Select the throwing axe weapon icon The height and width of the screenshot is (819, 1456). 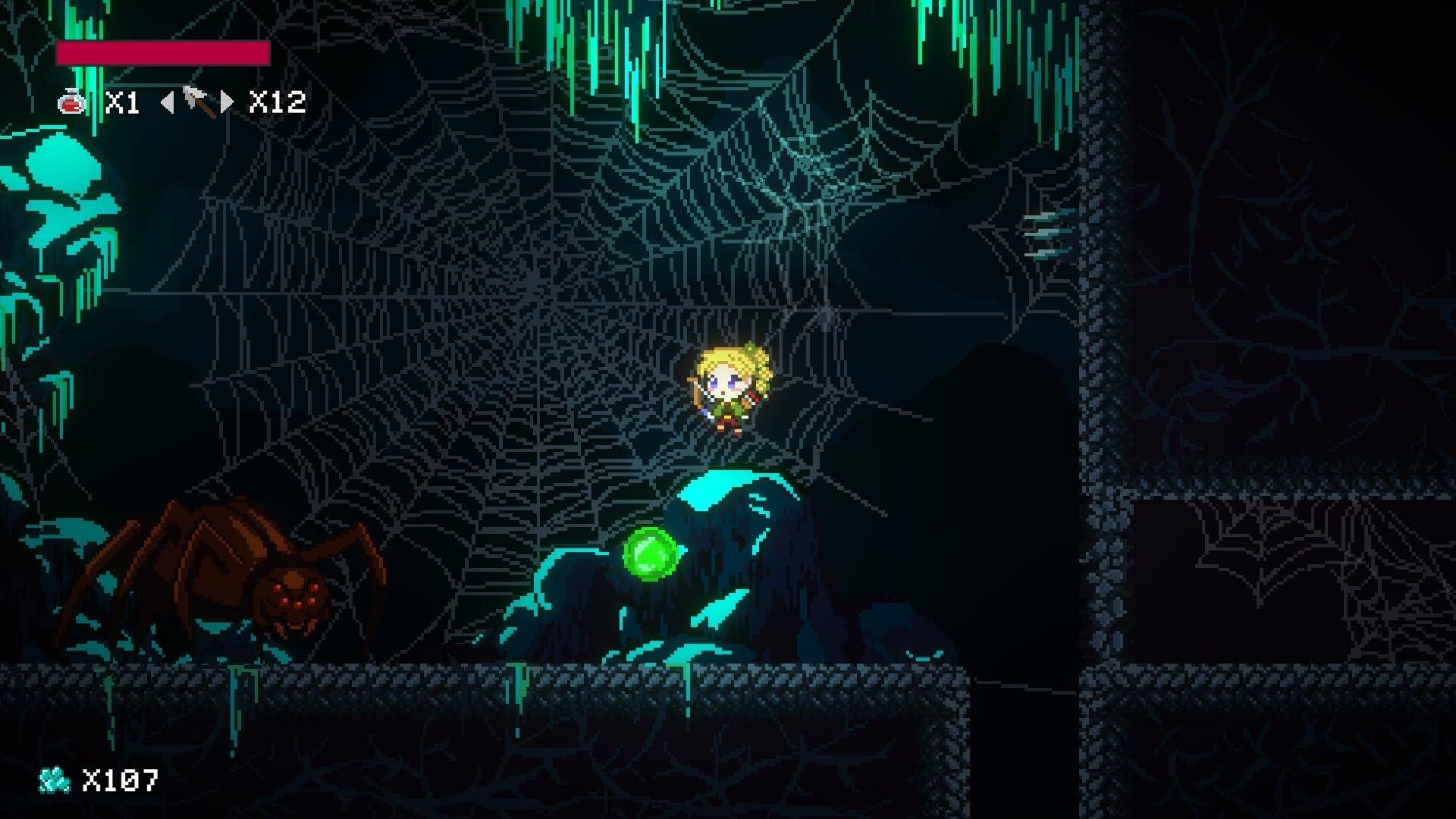click(197, 102)
